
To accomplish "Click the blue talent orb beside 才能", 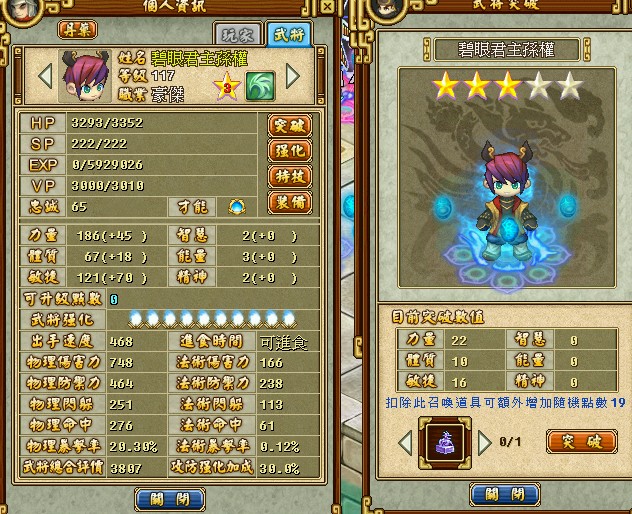I will [237, 207].
